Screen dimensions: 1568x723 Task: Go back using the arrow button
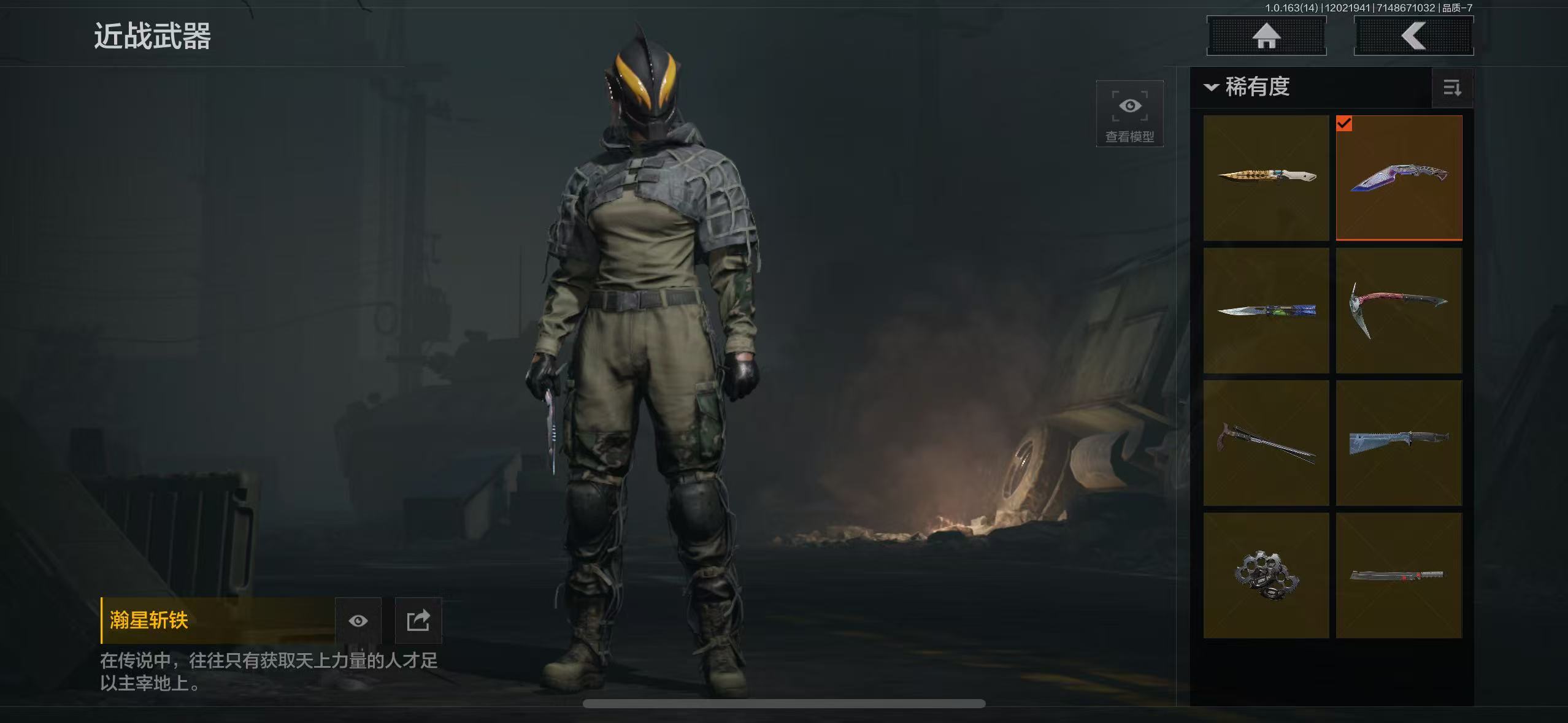click(x=1413, y=36)
